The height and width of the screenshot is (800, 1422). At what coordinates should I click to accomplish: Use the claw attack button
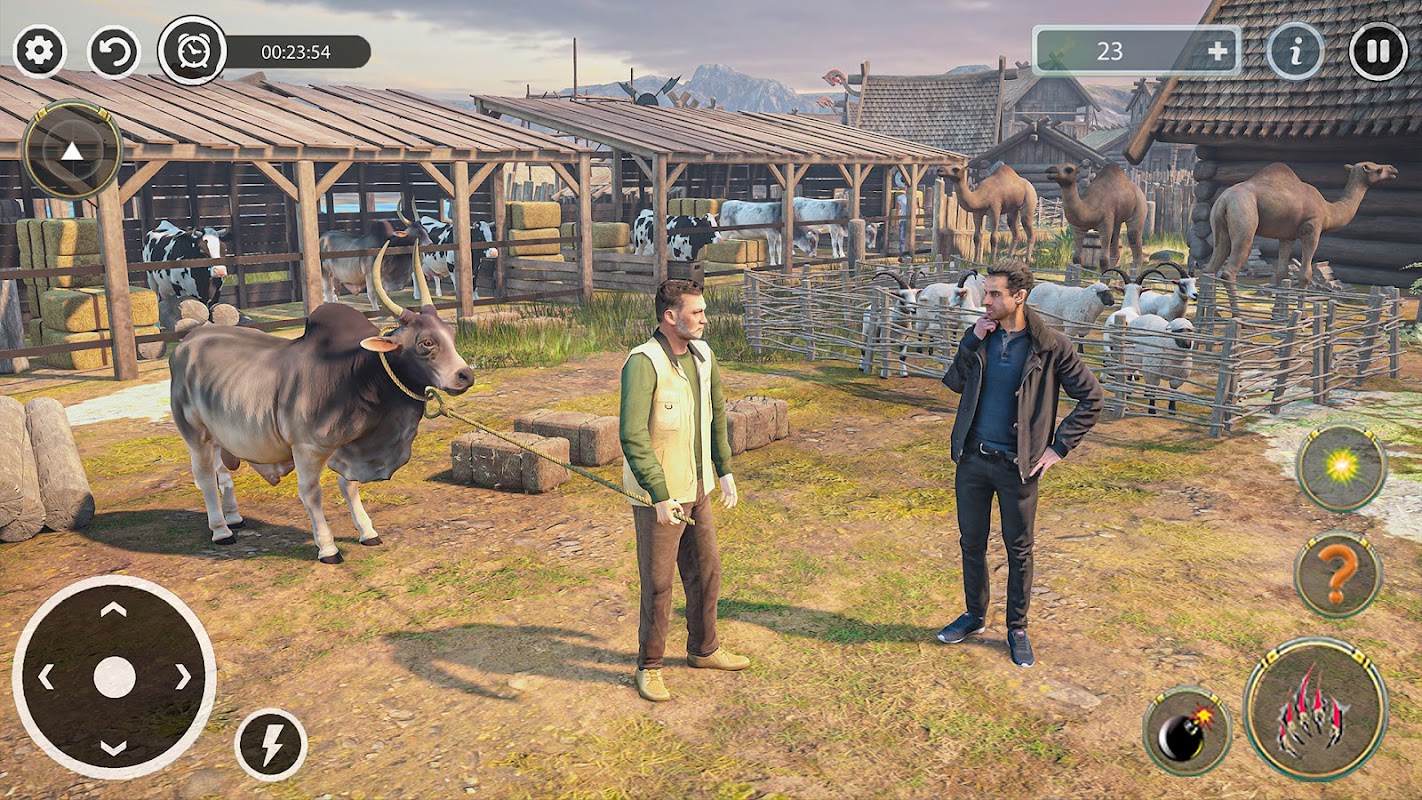click(x=1315, y=709)
